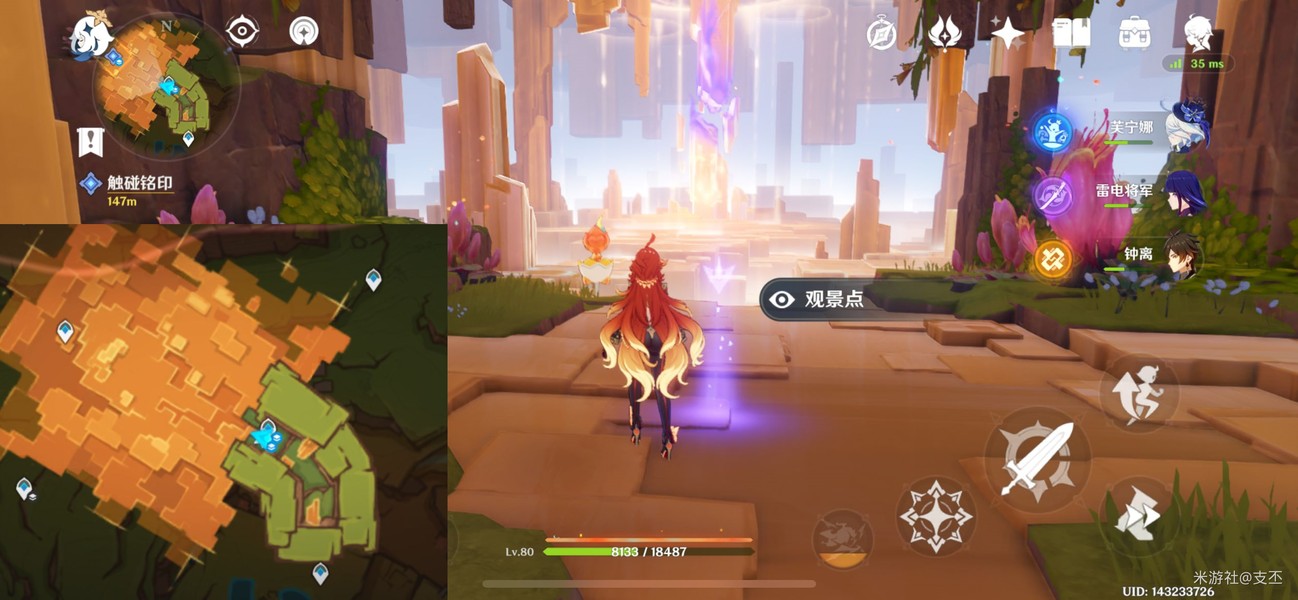1298x600 pixels.
Task: Open the compass icon in the top bar
Action: click(x=881, y=34)
